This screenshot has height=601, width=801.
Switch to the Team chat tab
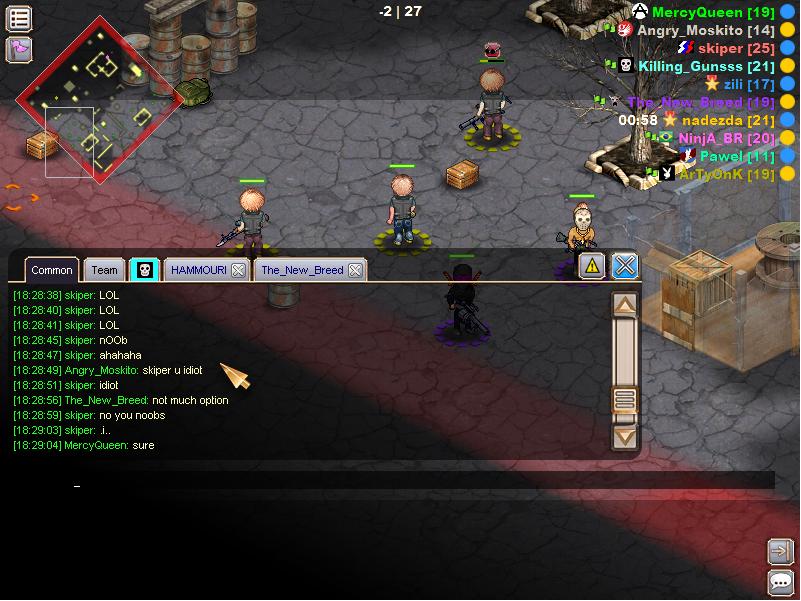tap(104, 270)
